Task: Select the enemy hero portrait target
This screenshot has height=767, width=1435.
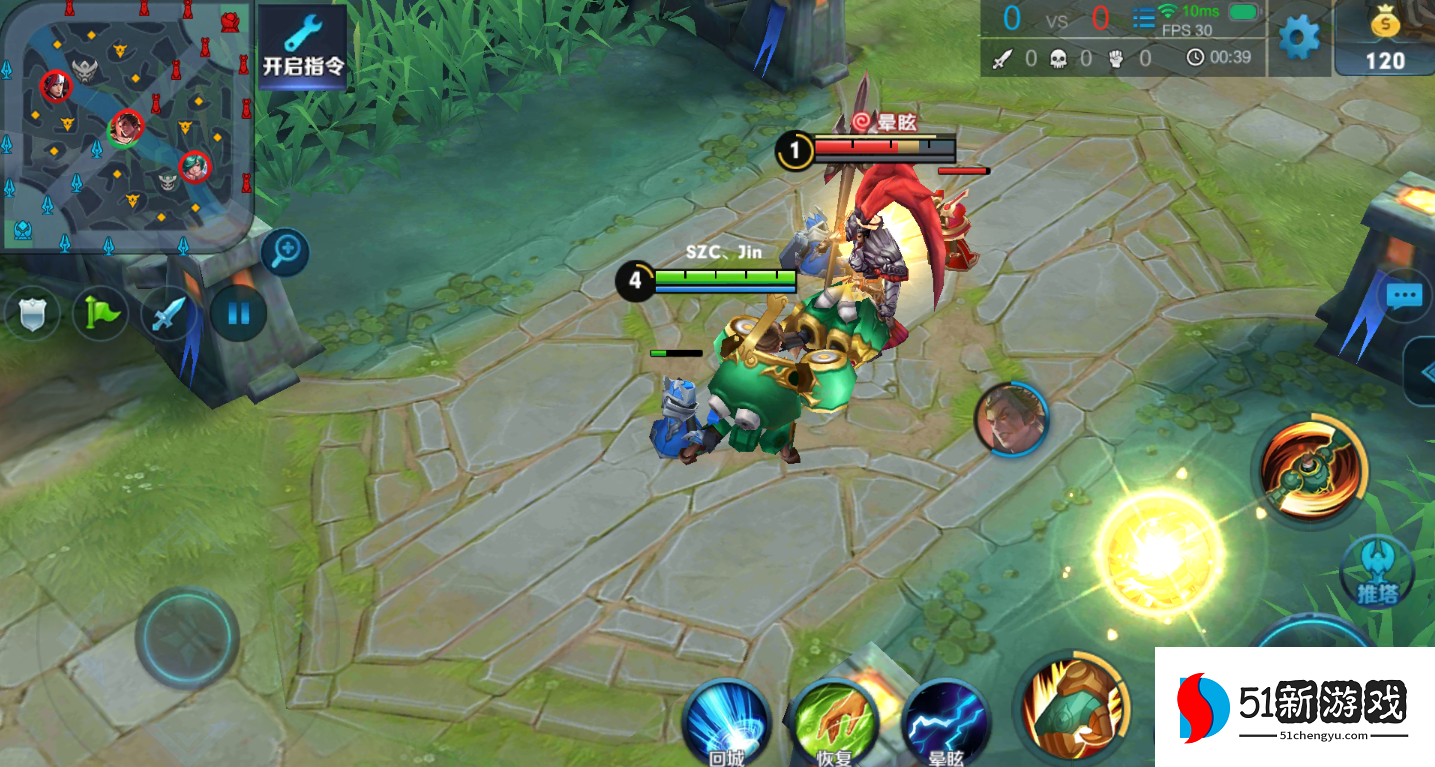Action: pos(1011,418)
